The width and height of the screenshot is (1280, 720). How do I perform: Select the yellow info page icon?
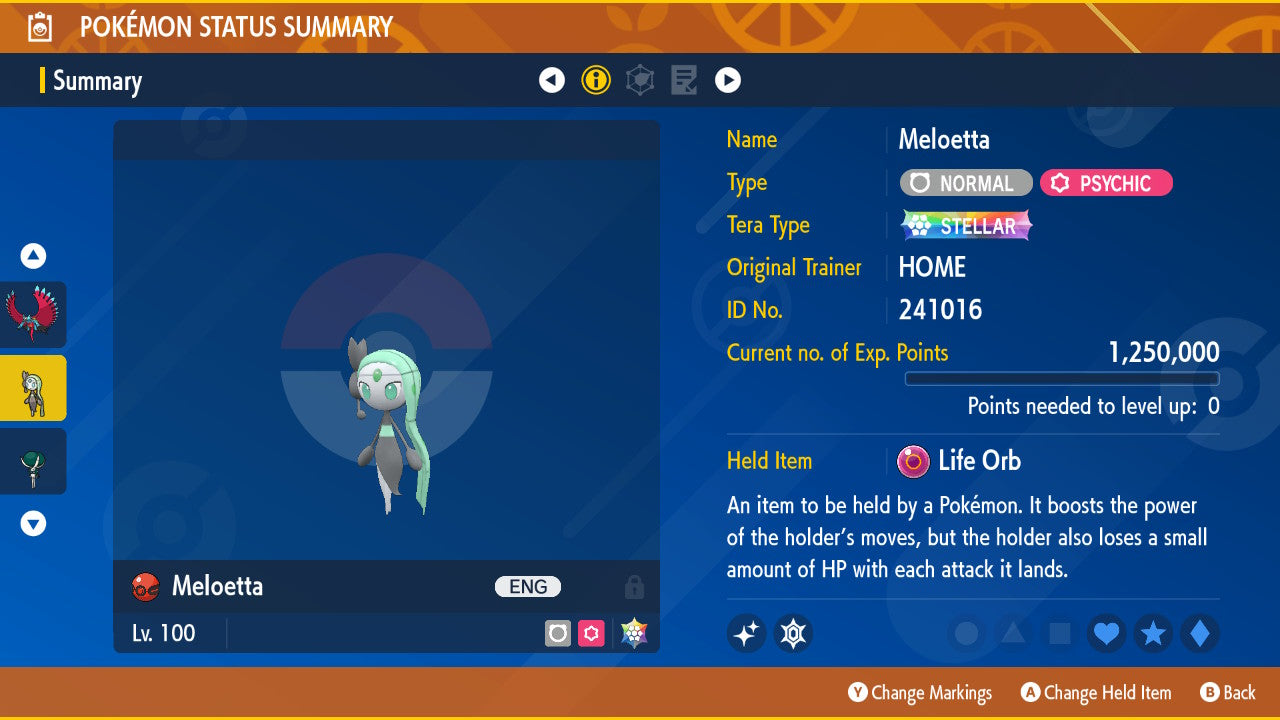click(x=596, y=80)
